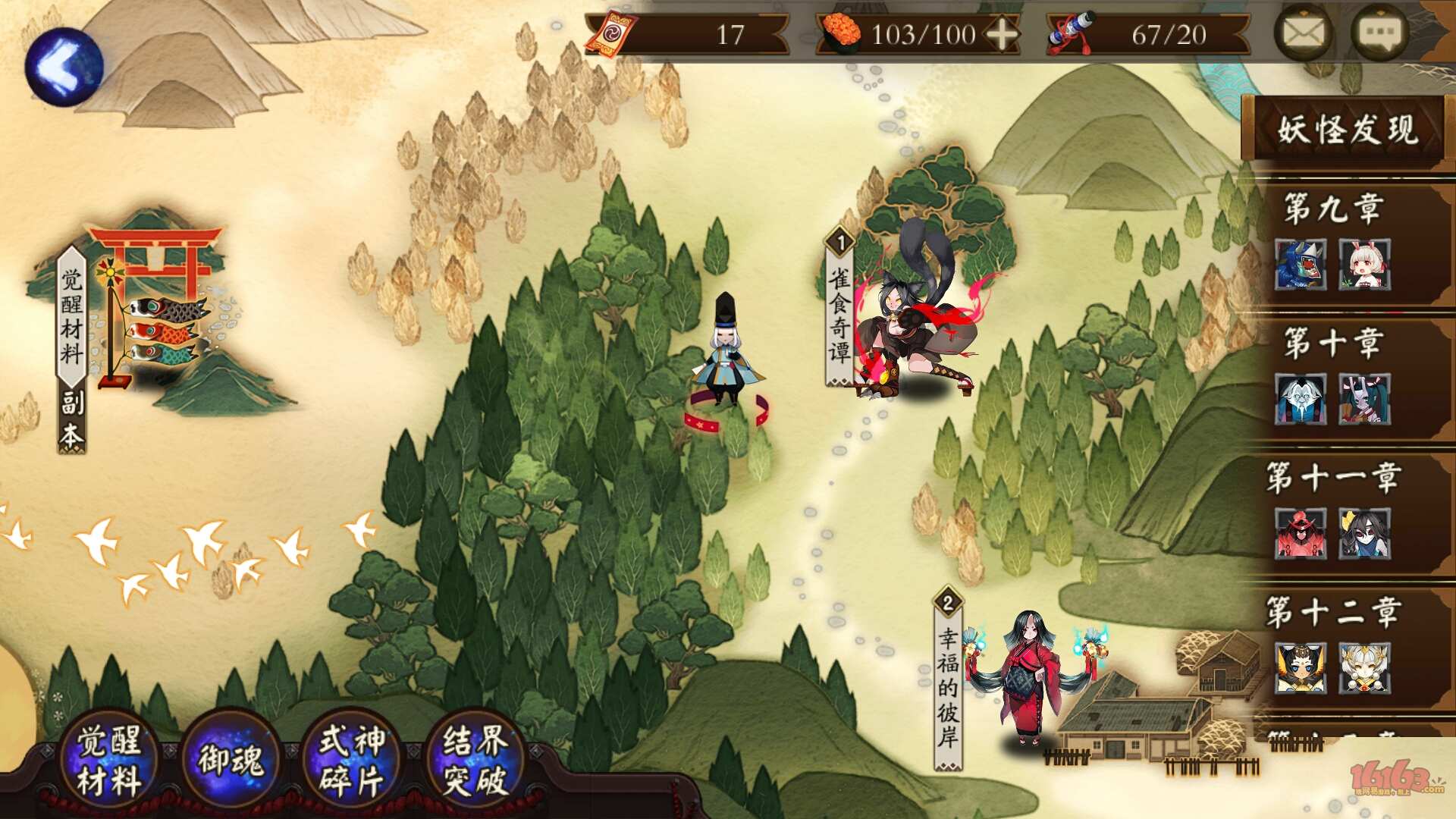Open the 妖怪发现 panel header
Image resolution: width=1456 pixels, height=819 pixels.
click(x=1347, y=130)
